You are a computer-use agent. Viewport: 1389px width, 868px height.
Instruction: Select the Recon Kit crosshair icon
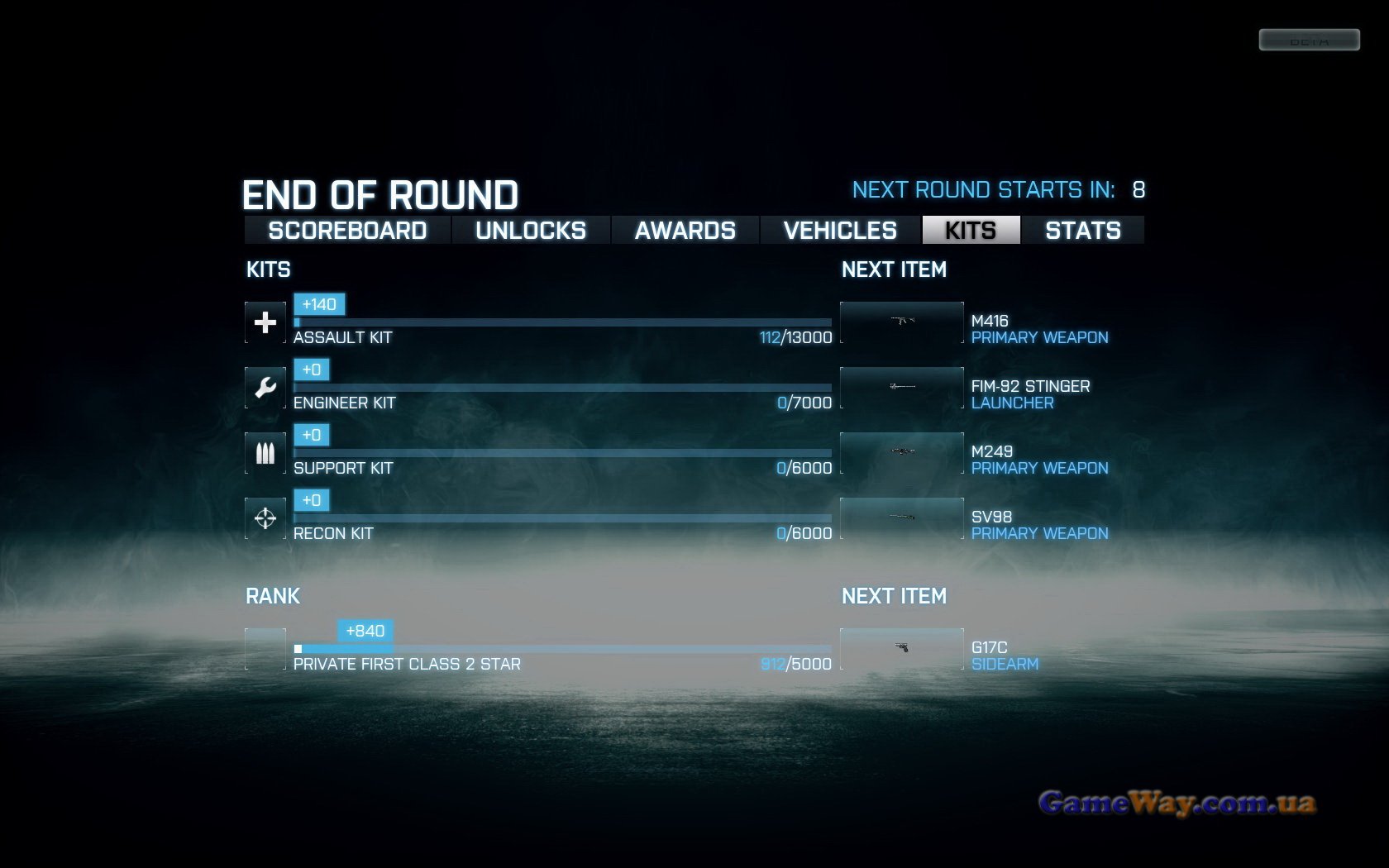tap(265, 518)
